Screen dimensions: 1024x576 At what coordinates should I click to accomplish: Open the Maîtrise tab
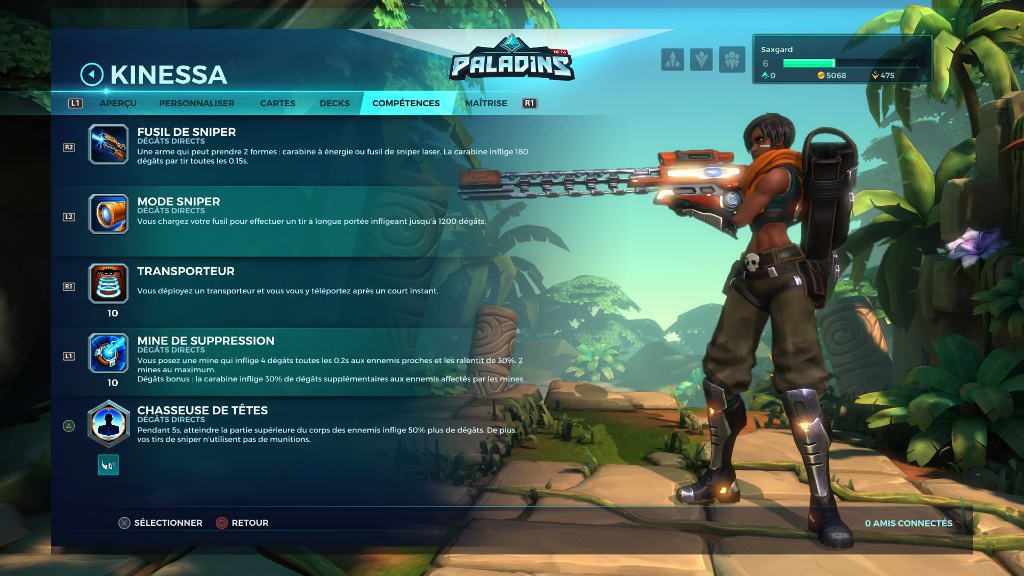tap(486, 103)
